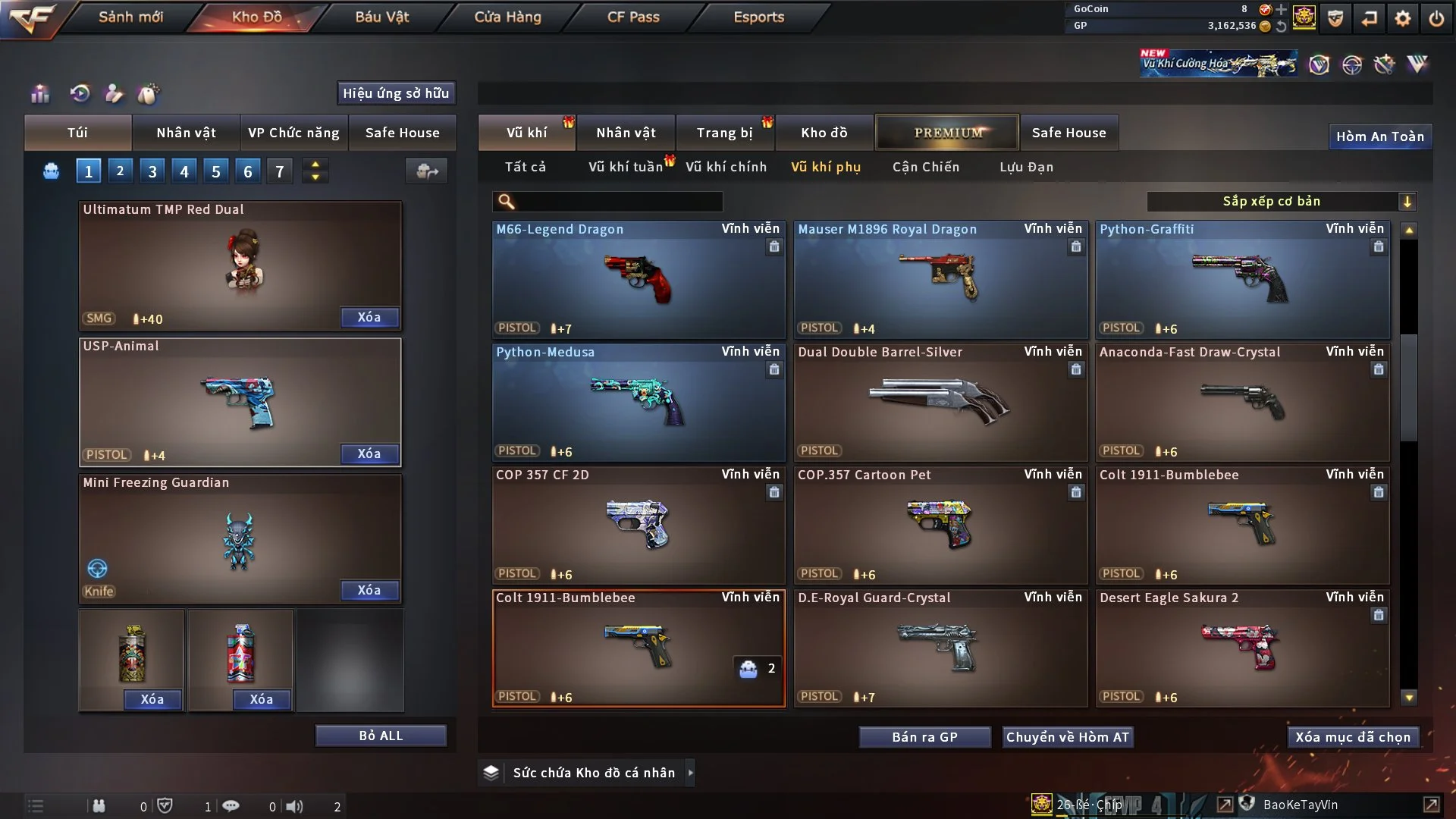Viewport: 1456px width, 819px height.
Task: Choose bag slot number 3
Action: (152, 171)
